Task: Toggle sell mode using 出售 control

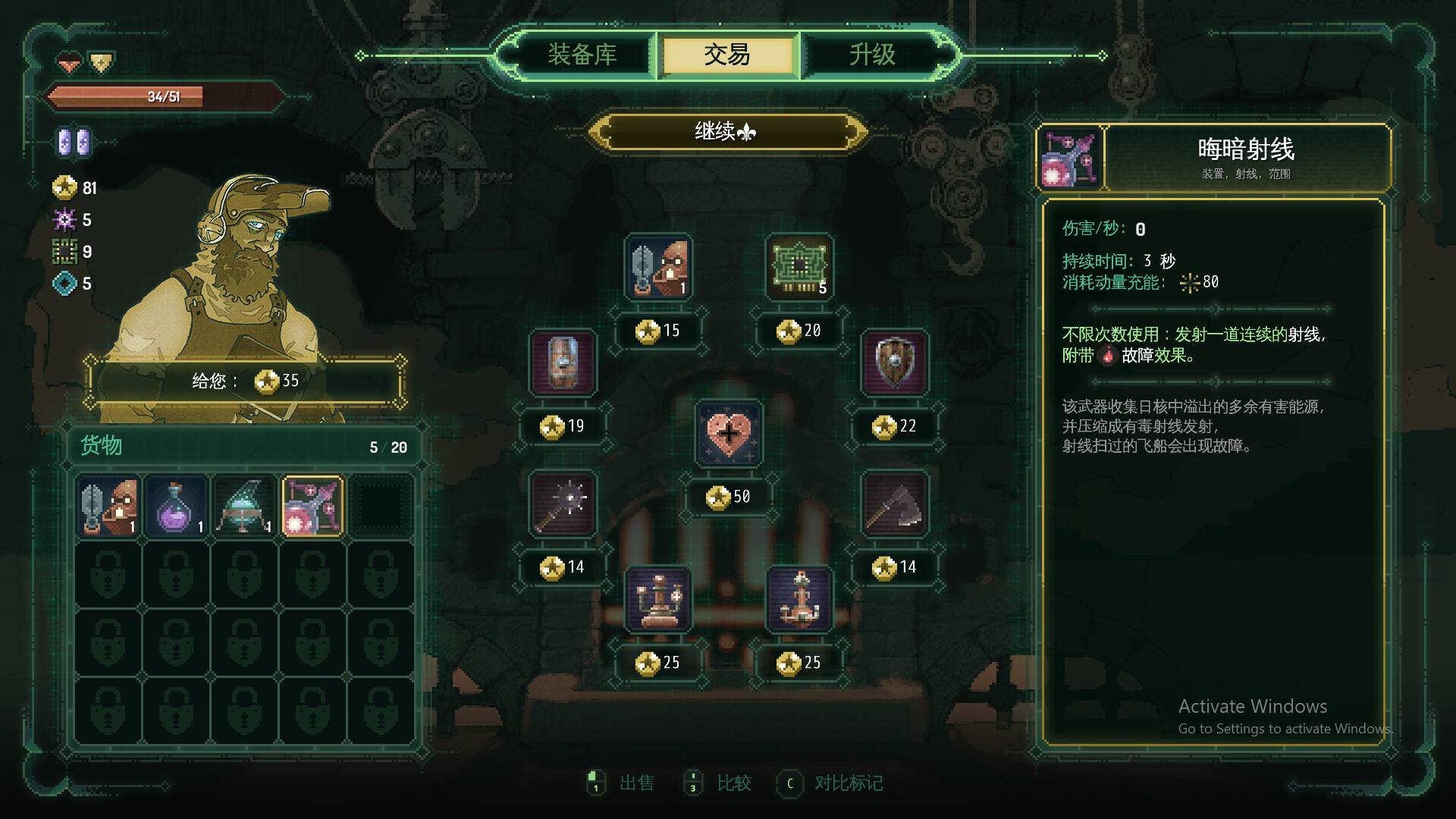Action: pos(635,783)
